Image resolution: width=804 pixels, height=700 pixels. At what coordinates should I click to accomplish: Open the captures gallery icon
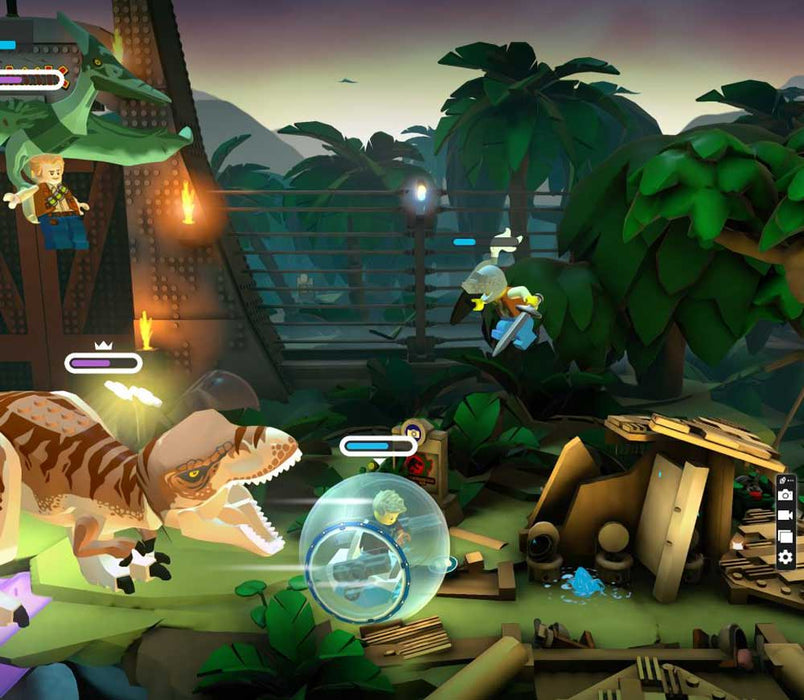click(x=786, y=536)
